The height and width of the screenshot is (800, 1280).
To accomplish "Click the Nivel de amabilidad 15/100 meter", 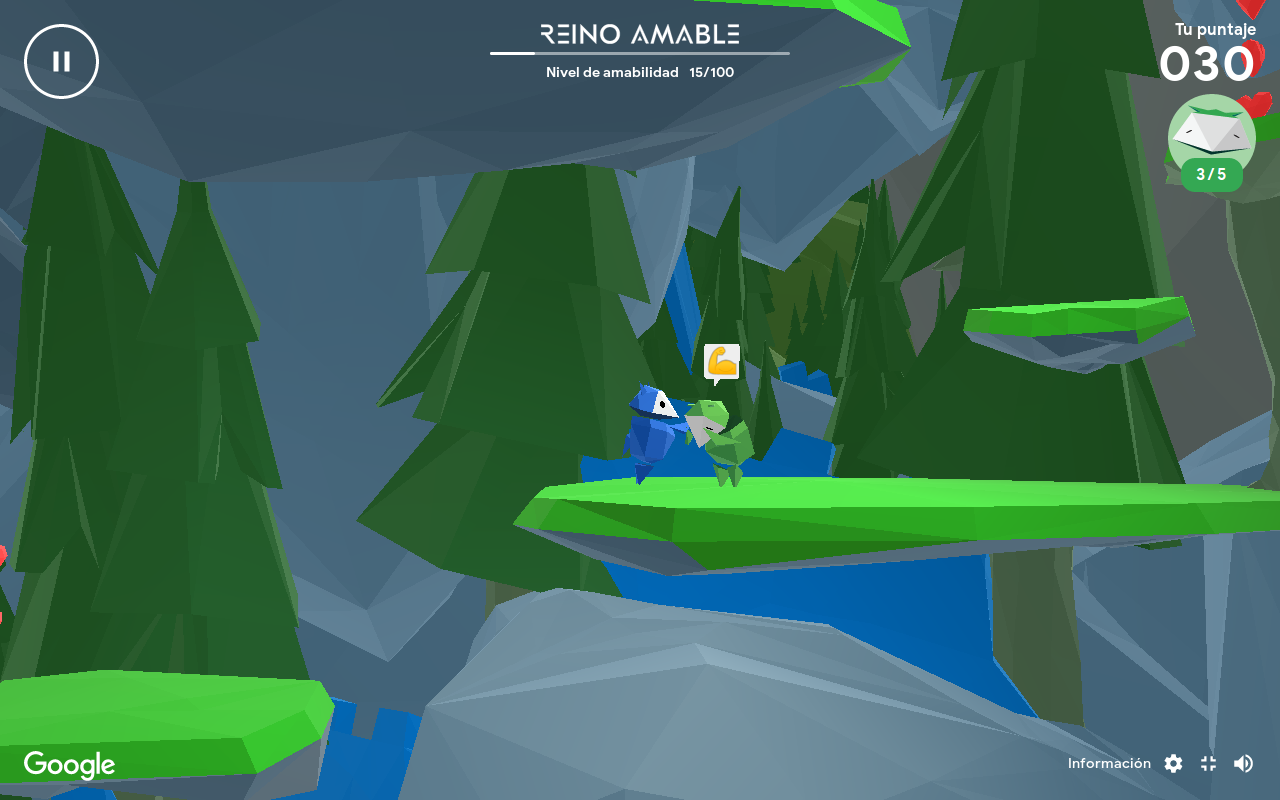I will 639,71.
